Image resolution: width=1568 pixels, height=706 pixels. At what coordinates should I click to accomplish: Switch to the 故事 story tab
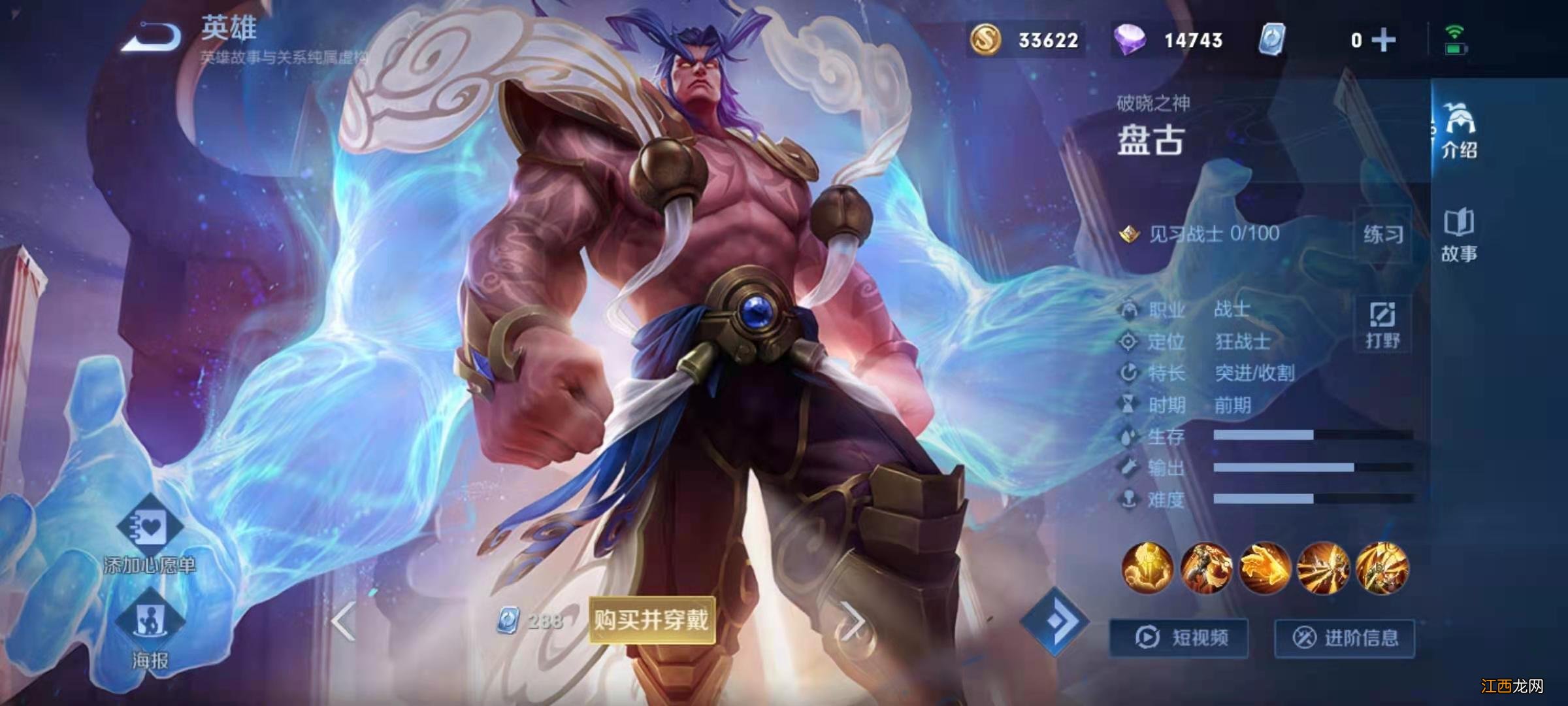(x=1460, y=235)
